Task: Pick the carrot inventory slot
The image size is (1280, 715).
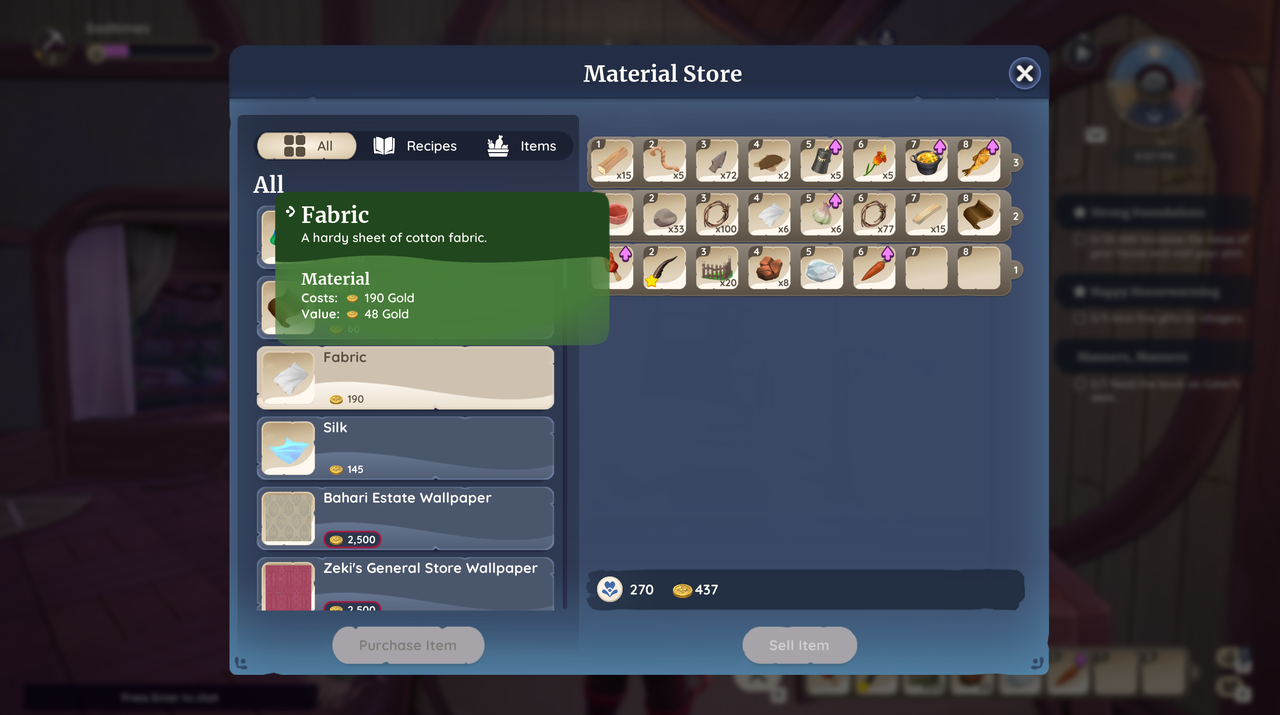Action: (x=874, y=269)
